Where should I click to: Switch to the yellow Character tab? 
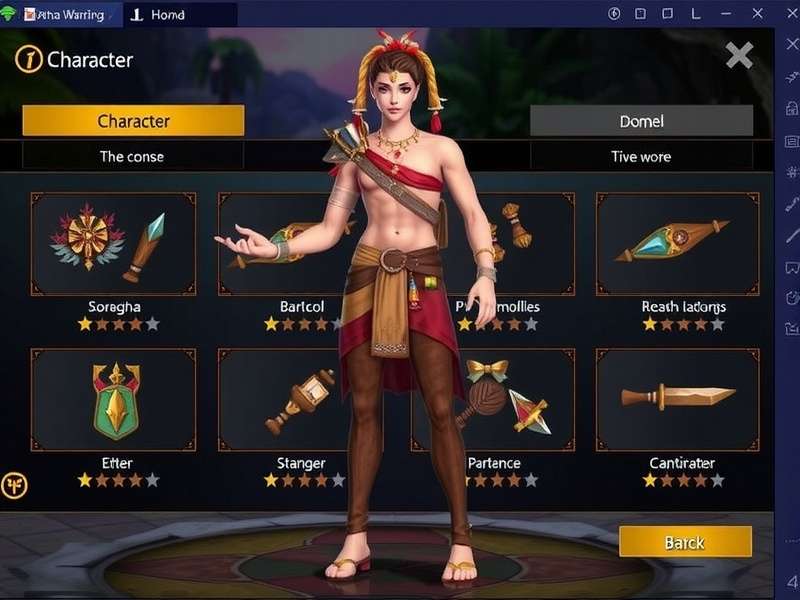tap(133, 121)
